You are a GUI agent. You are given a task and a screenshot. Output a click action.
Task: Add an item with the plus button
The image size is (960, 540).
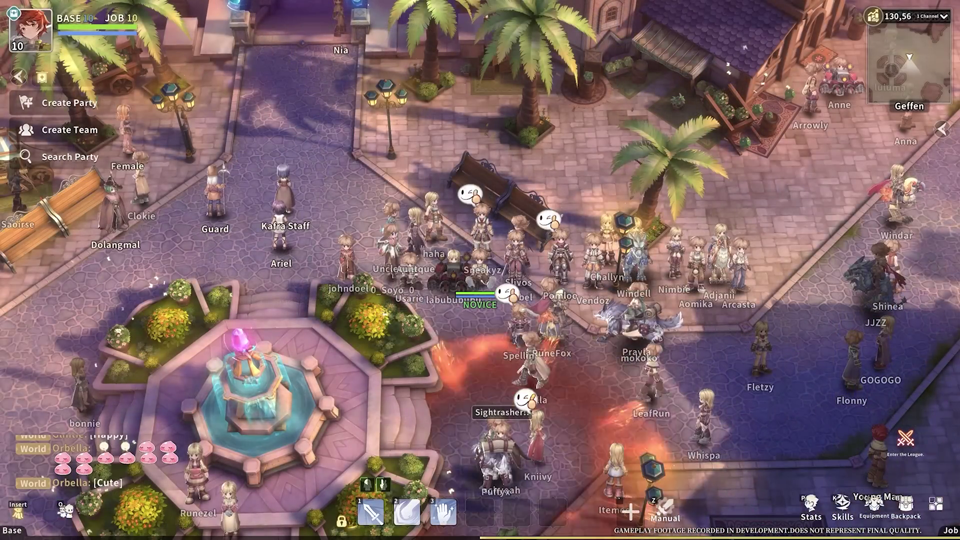click(x=631, y=513)
